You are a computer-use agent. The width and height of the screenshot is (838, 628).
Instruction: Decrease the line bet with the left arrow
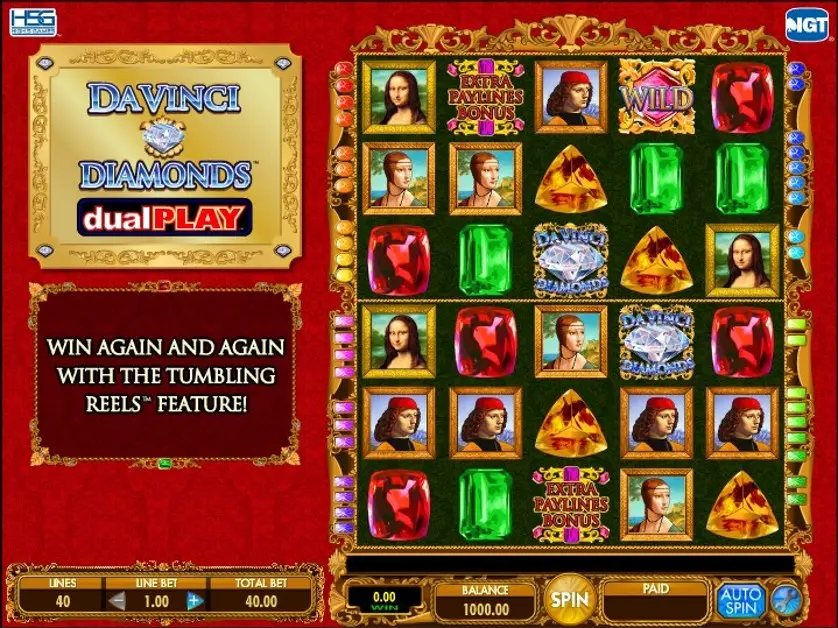click(x=118, y=601)
